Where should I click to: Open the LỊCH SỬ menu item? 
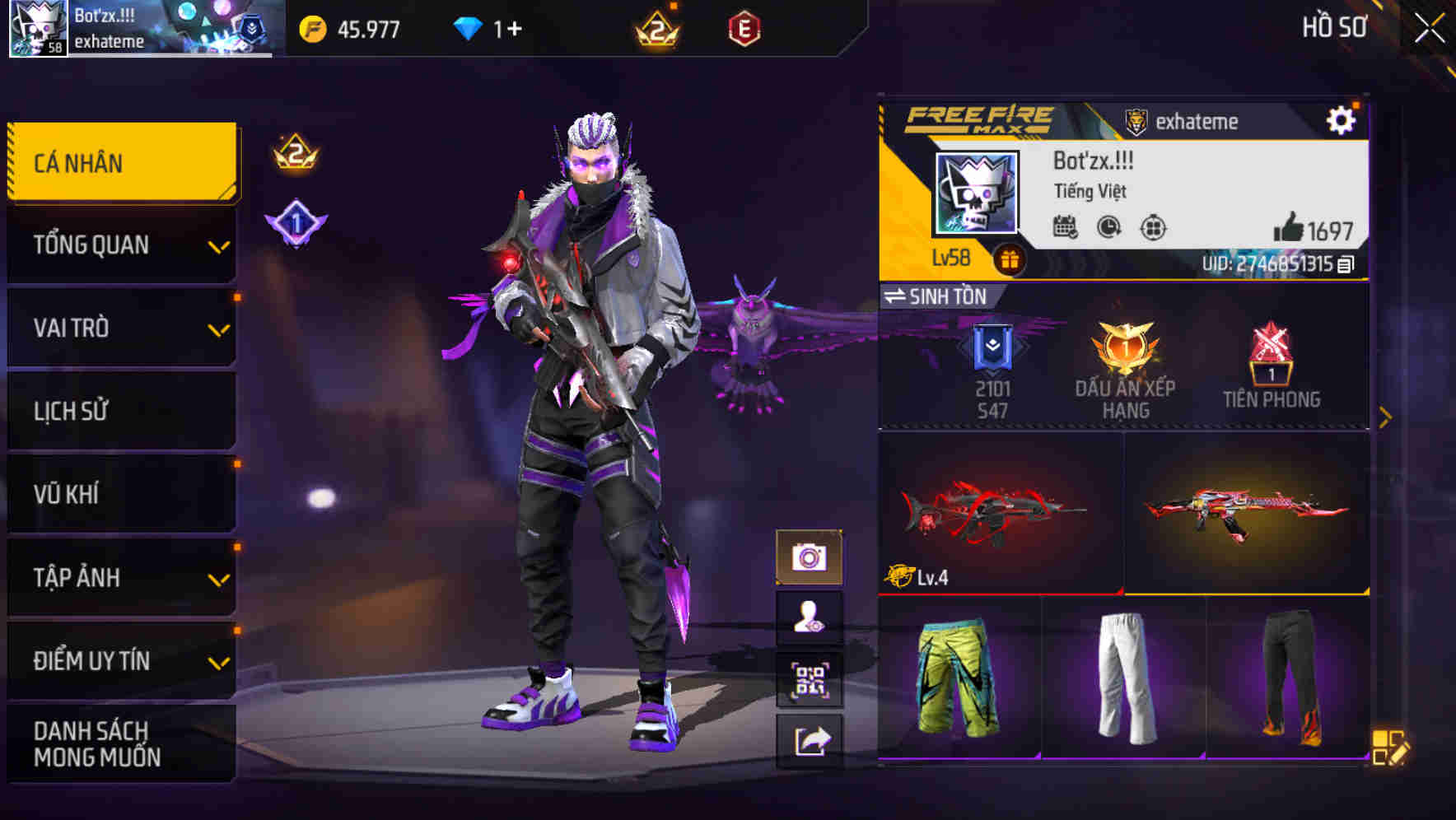120,411
